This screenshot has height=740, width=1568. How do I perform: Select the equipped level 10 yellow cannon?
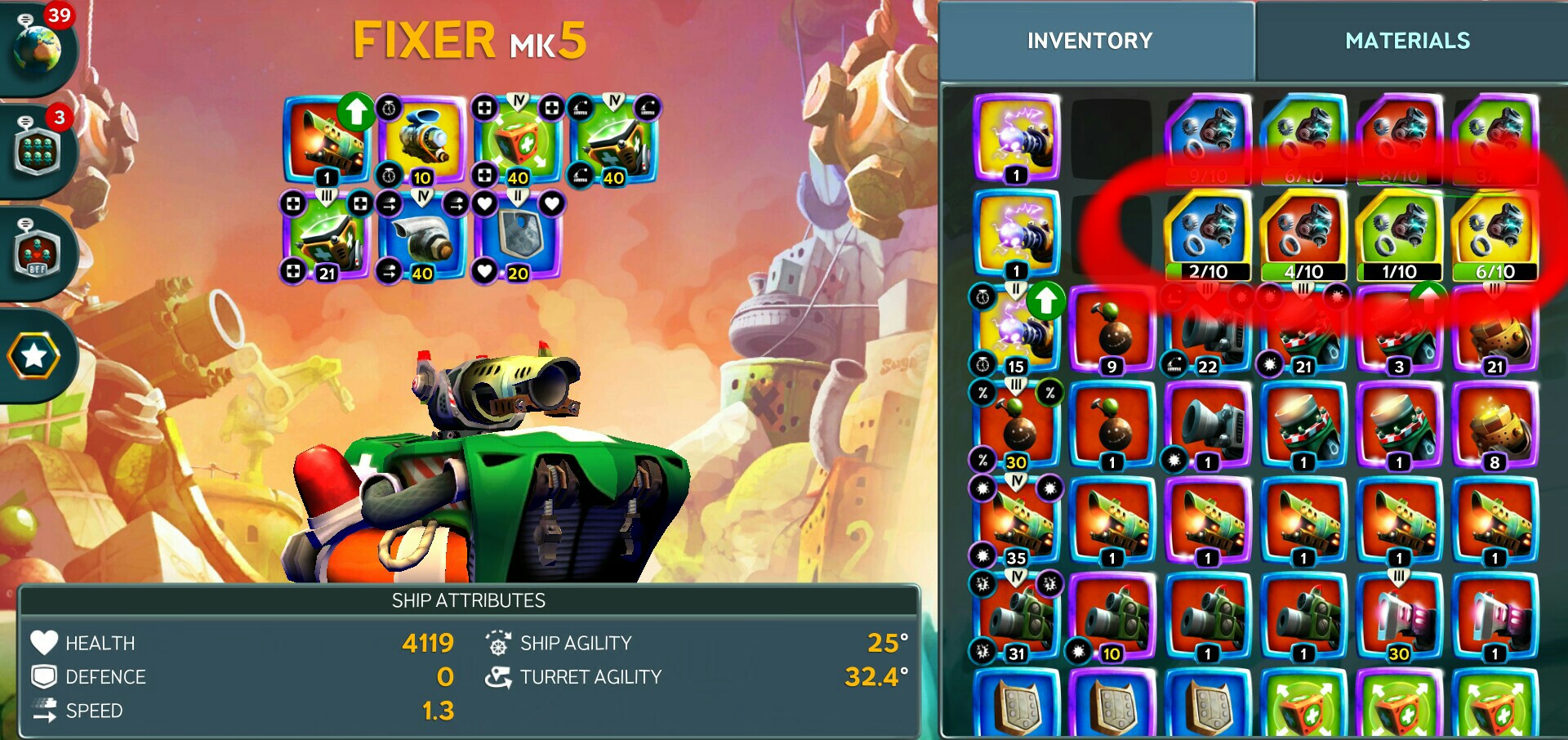pos(421,140)
